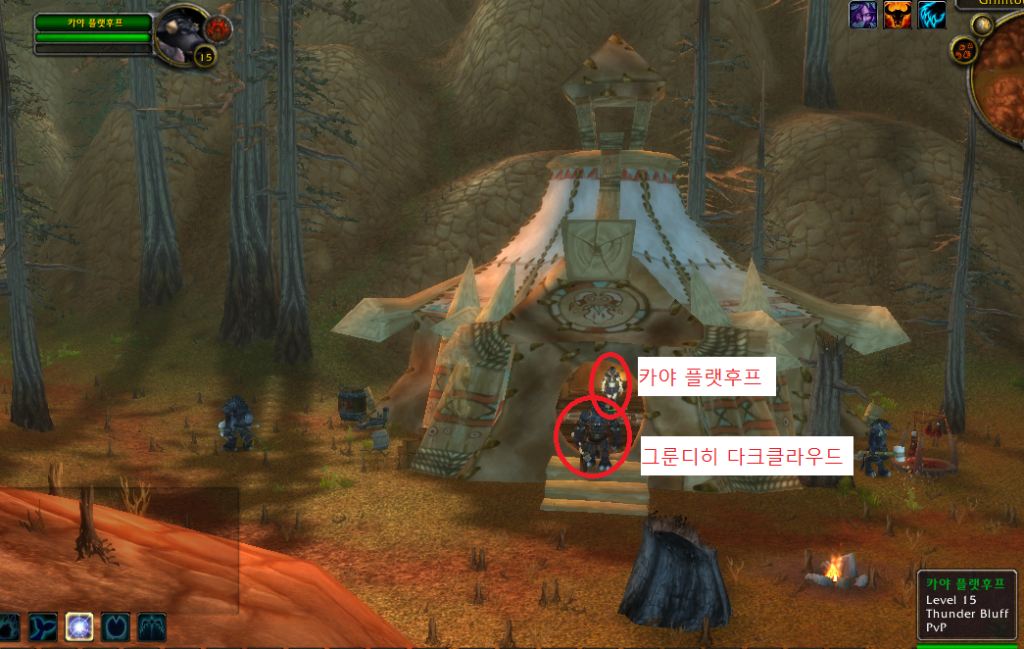Click the red Horde PvP badge

(218, 29)
